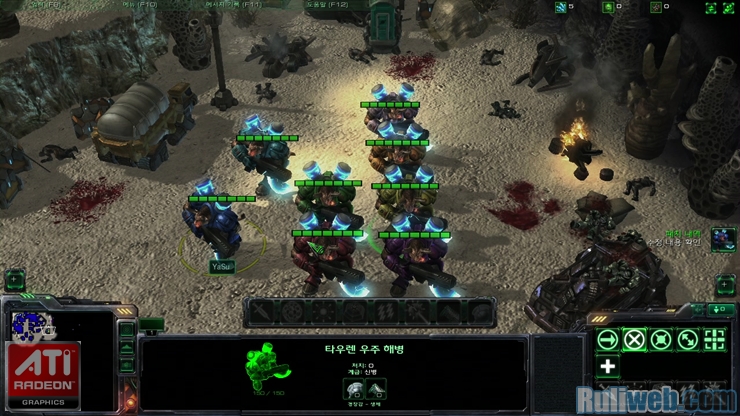Image resolution: width=740 pixels, height=416 pixels.
Task: Open the portrait notification icon on right edge
Action: [x=723, y=240]
